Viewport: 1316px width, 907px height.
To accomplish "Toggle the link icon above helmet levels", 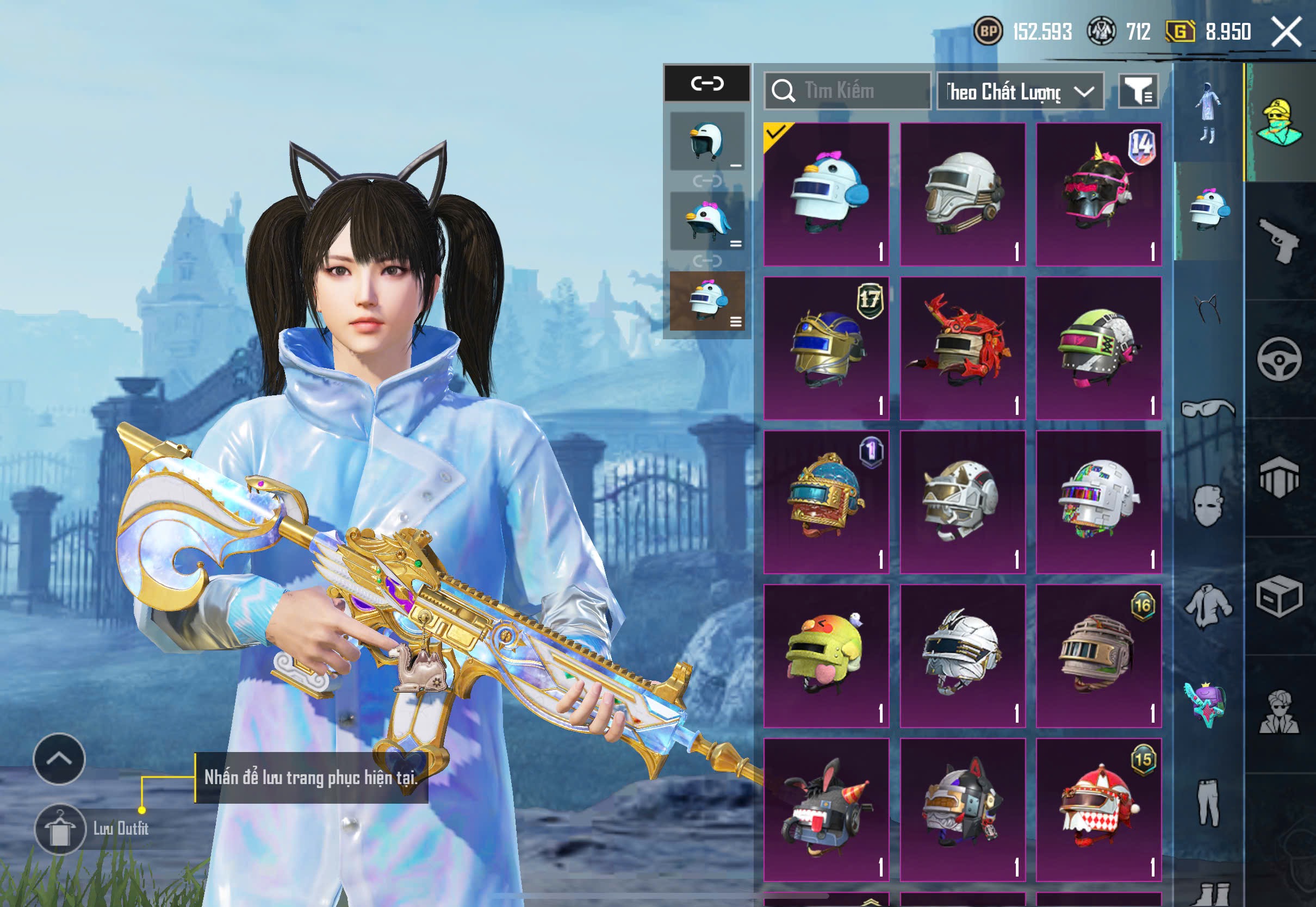I will [x=707, y=84].
